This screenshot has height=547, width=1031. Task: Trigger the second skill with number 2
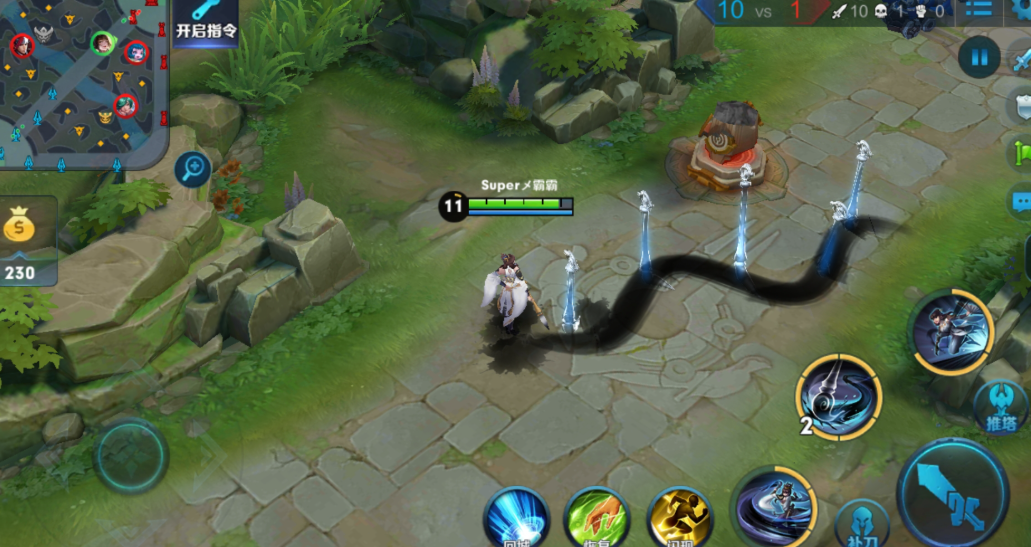pos(839,397)
